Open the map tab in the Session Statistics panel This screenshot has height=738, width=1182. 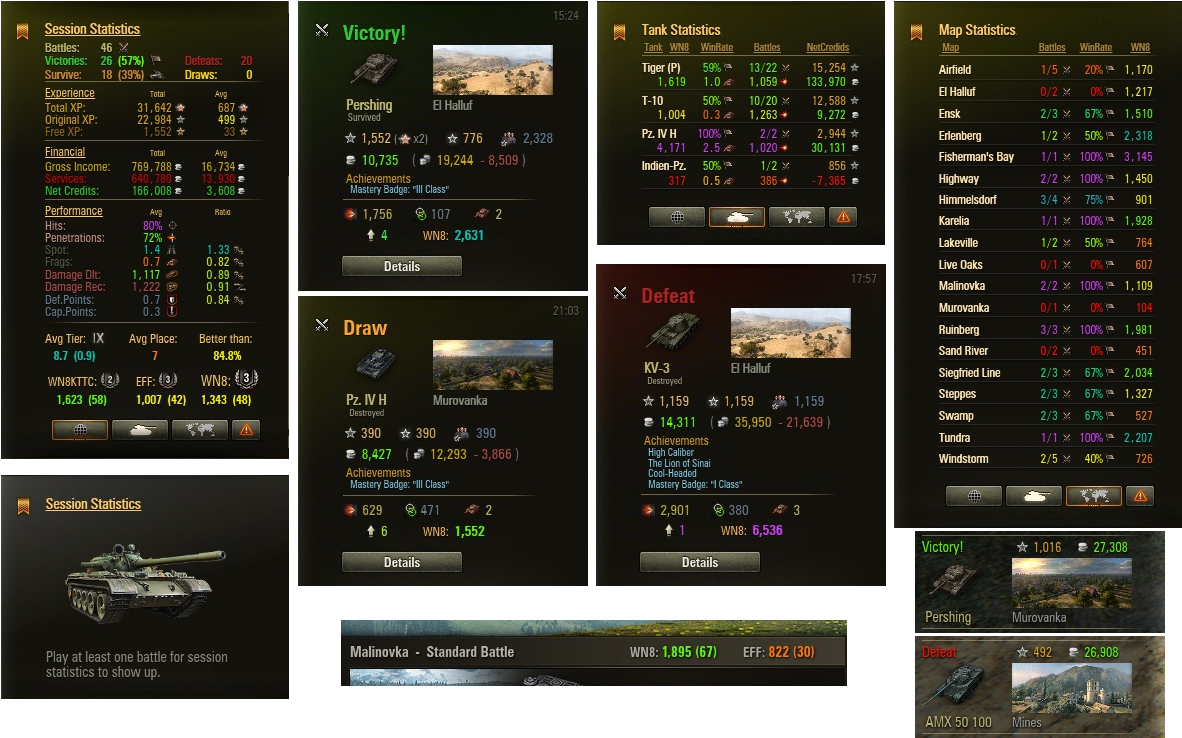click(199, 430)
